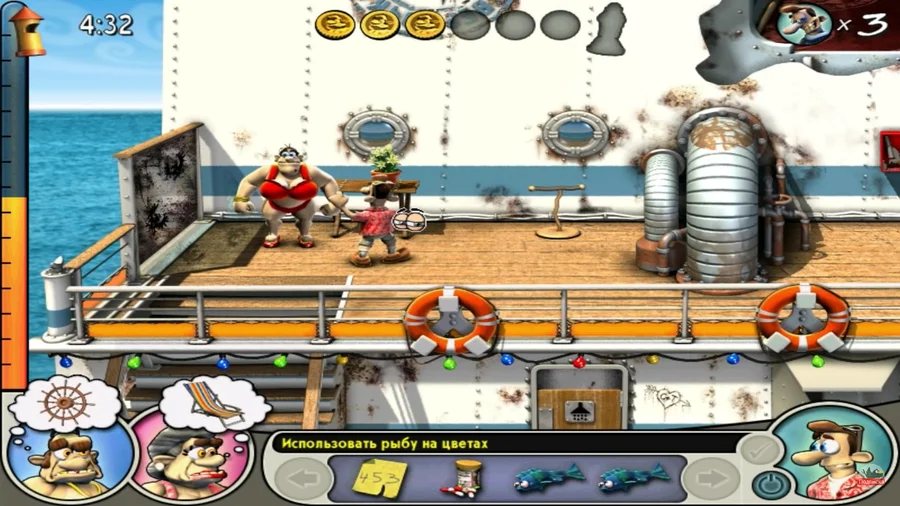Pick the jar item in the inventory

pos(465,476)
